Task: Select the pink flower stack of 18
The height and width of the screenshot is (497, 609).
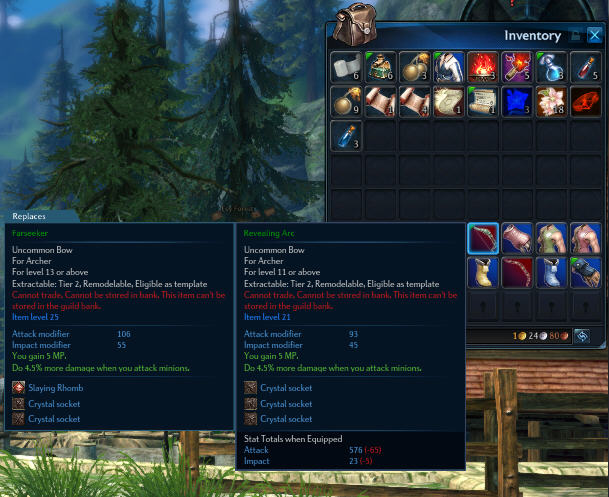Action: tap(551, 102)
